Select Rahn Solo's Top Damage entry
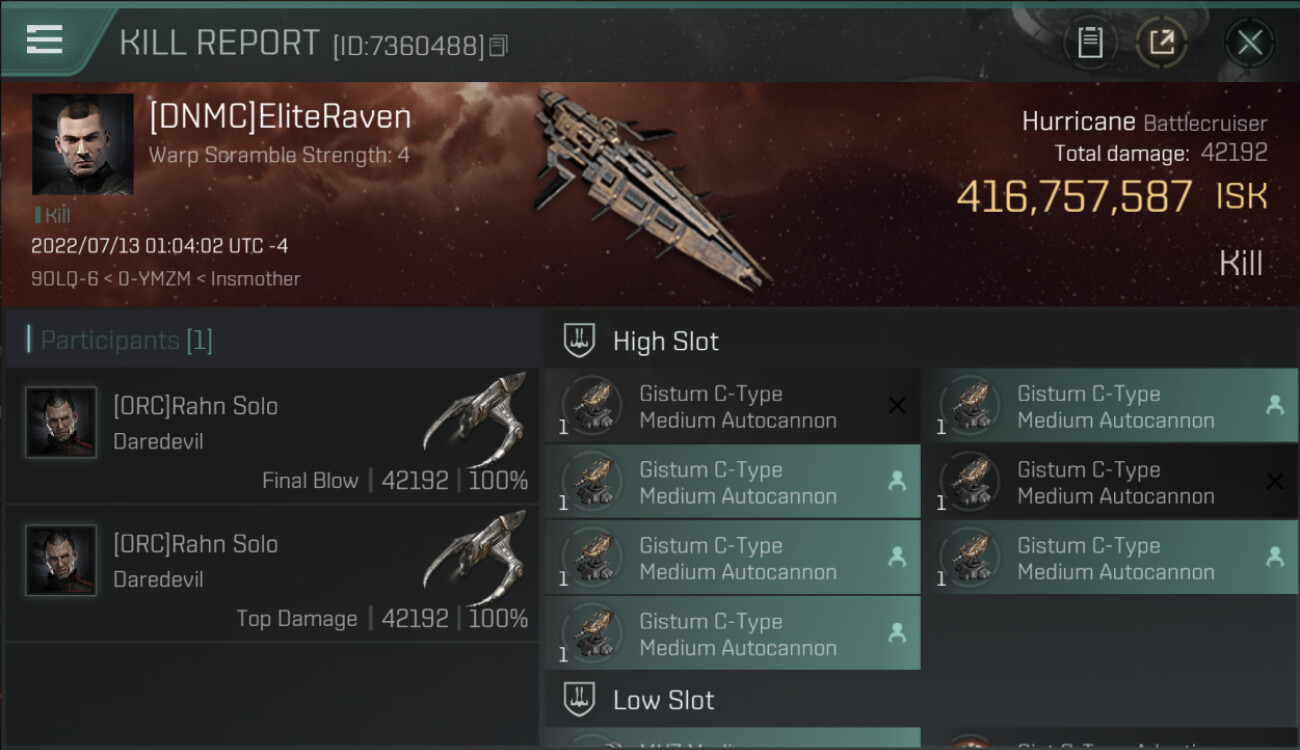 coord(272,574)
